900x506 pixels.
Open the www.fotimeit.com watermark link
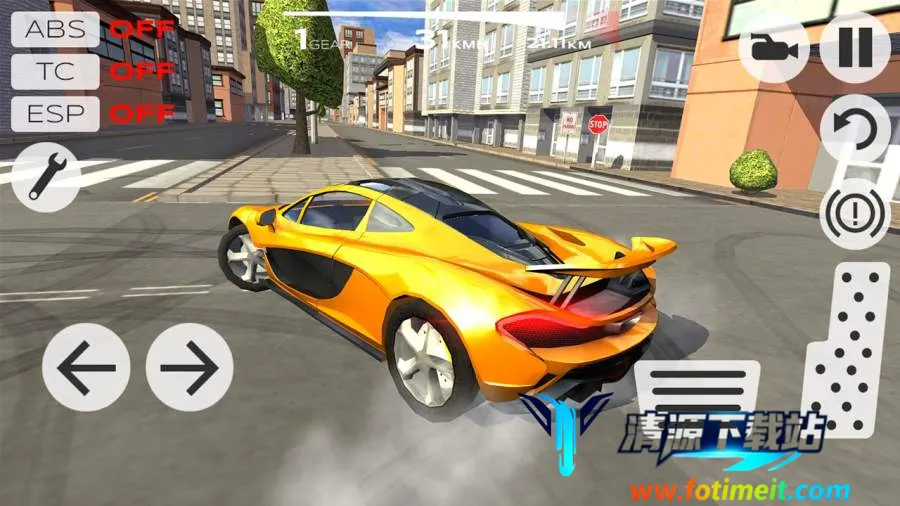click(x=738, y=490)
